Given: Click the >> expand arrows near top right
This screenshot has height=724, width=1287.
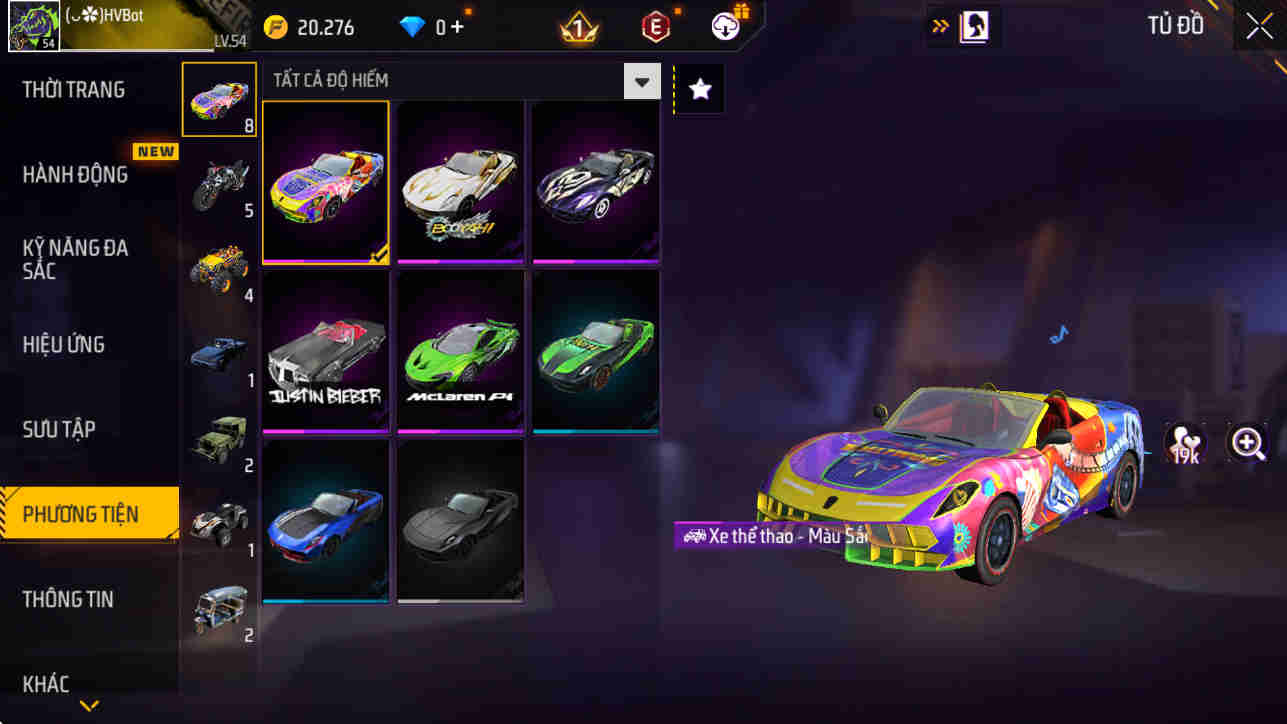Looking at the screenshot, I should click(941, 24).
